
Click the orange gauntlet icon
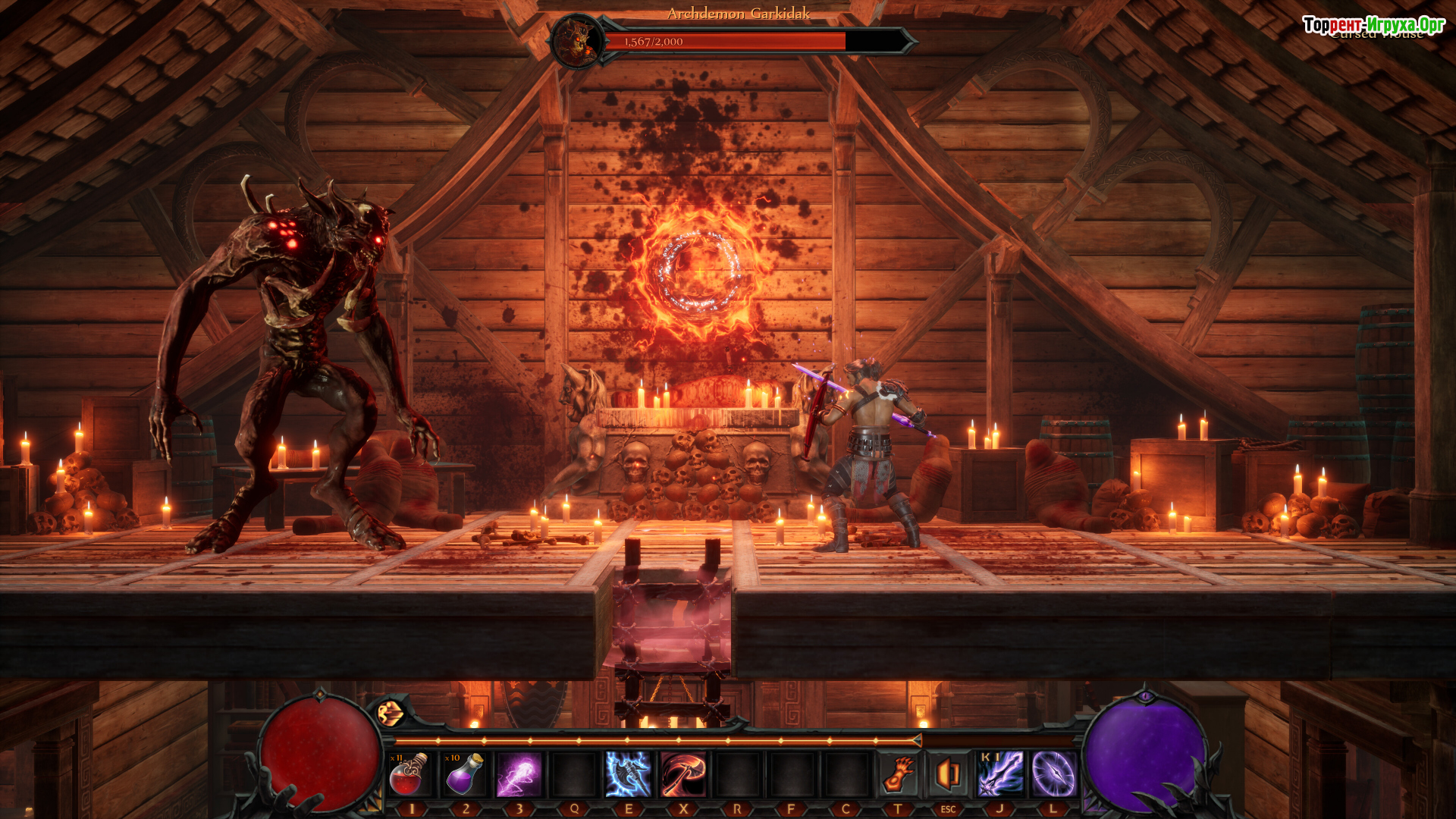point(899,774)
